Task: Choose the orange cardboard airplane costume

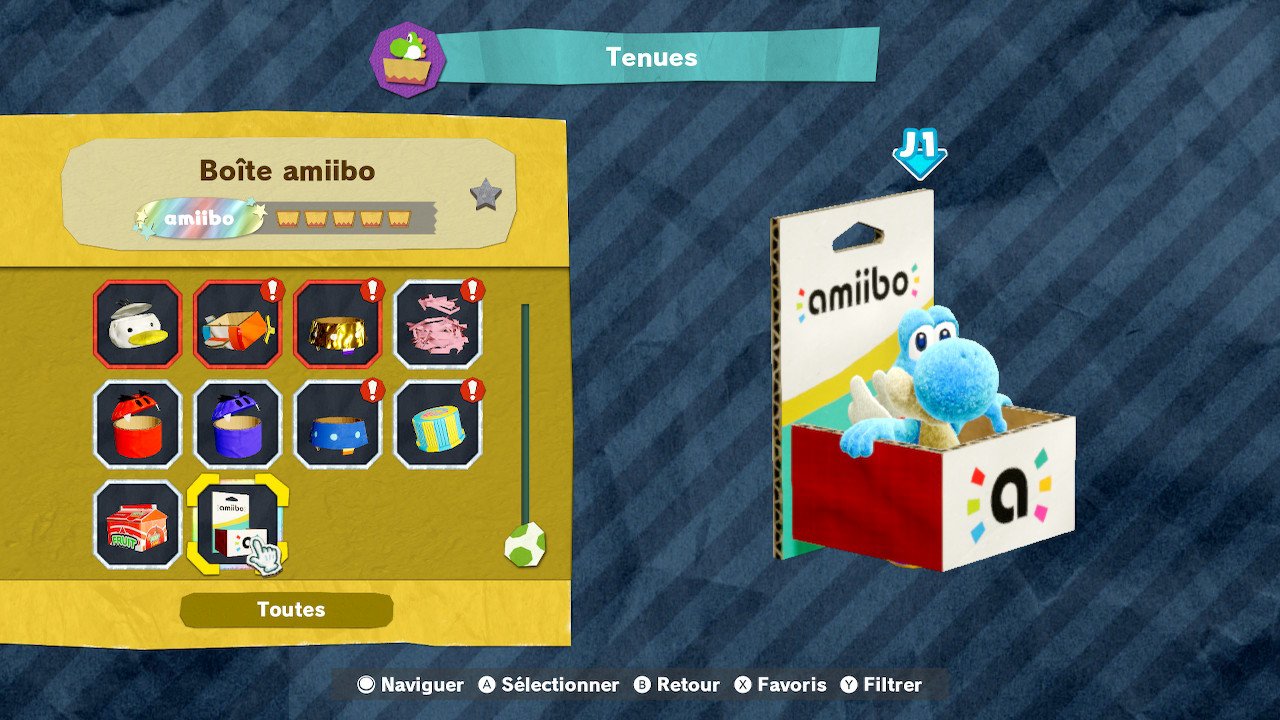Action: coord(237,324)
